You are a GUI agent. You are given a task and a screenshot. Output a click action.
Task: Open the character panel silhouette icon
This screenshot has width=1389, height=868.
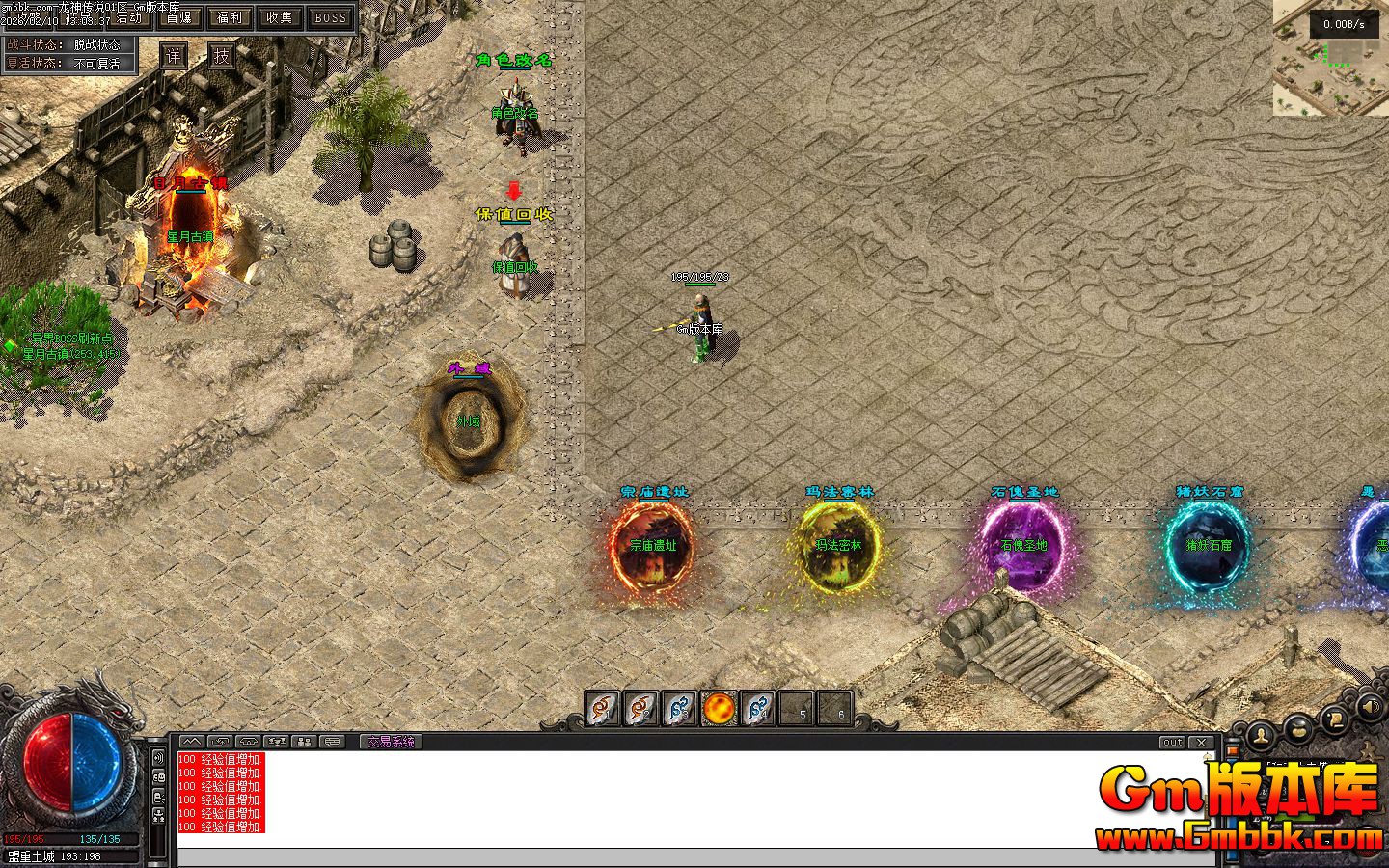point(1260,737)
